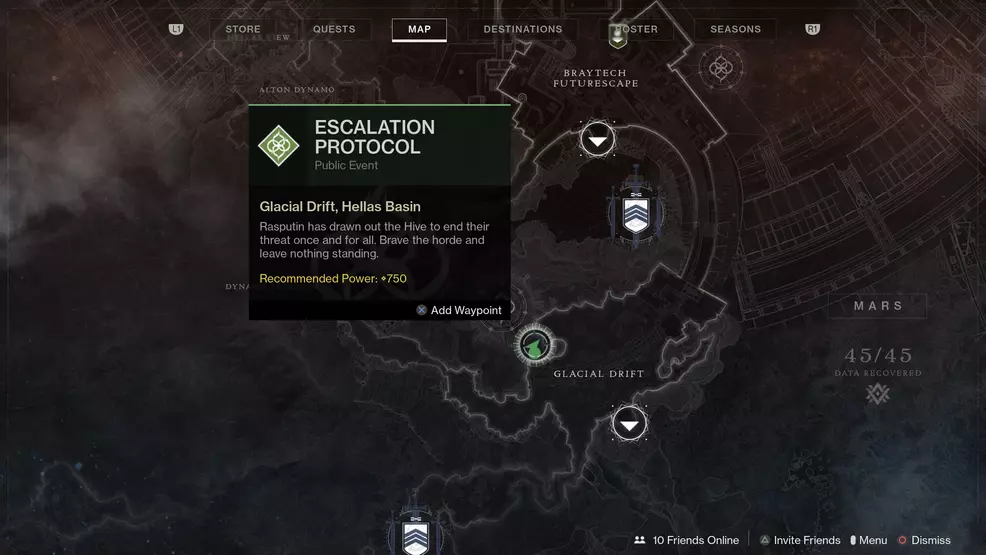Click the banner marker at the map bottom
This screenshot has height=555, width=986.
[x=415, y=530]
